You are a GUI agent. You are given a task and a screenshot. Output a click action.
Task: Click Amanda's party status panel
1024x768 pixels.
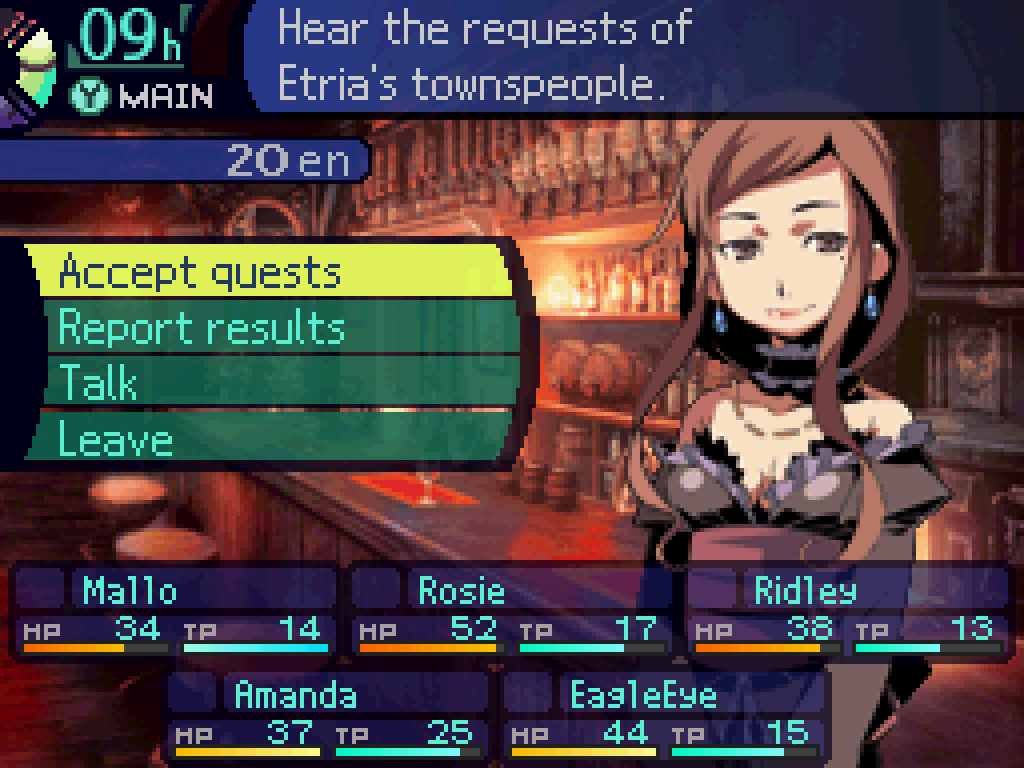click(328, 714)
